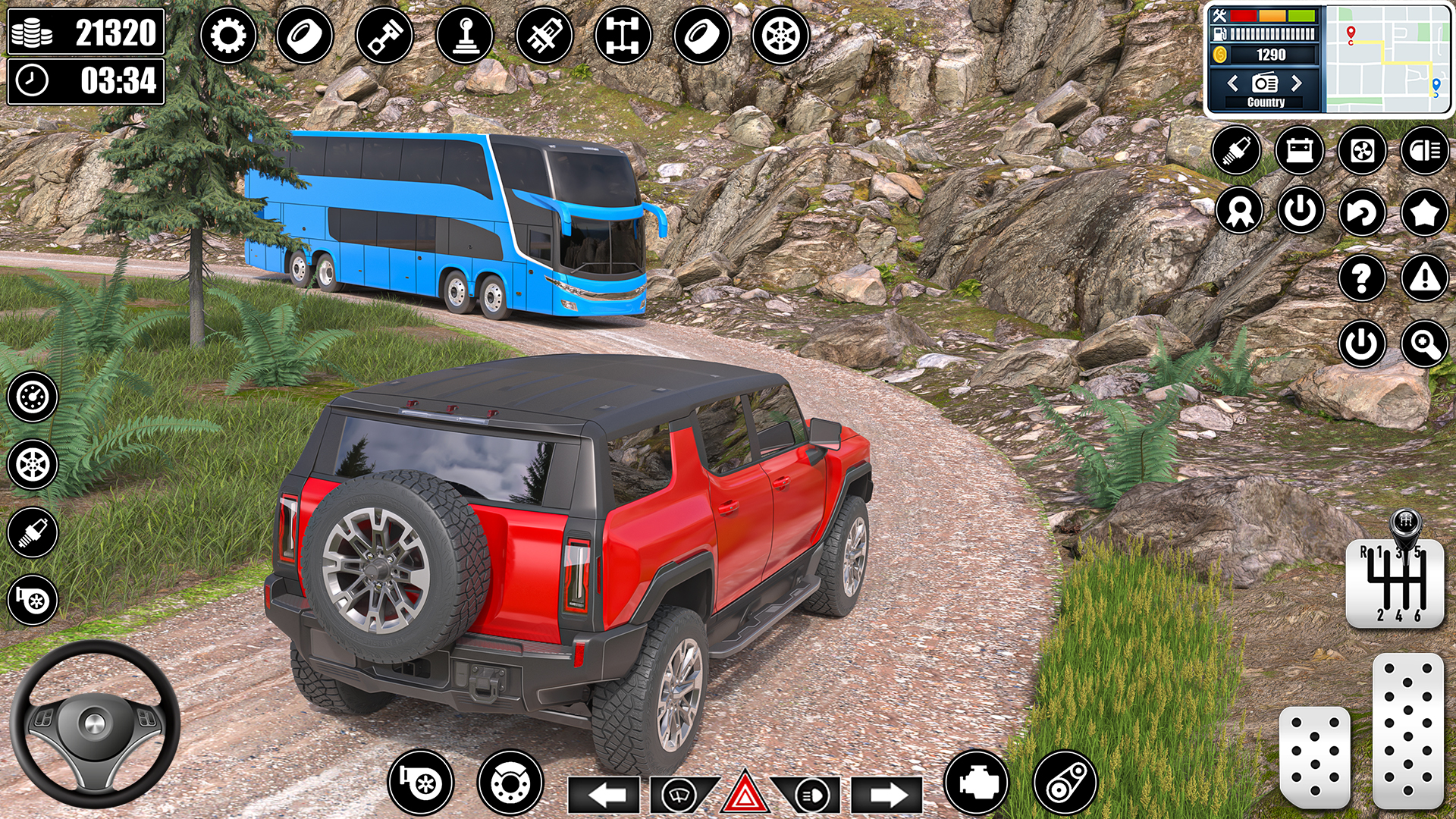The image size is (1456, 819).
Task: Select the radiator fan icon
Action: [x=1361, y=149]
